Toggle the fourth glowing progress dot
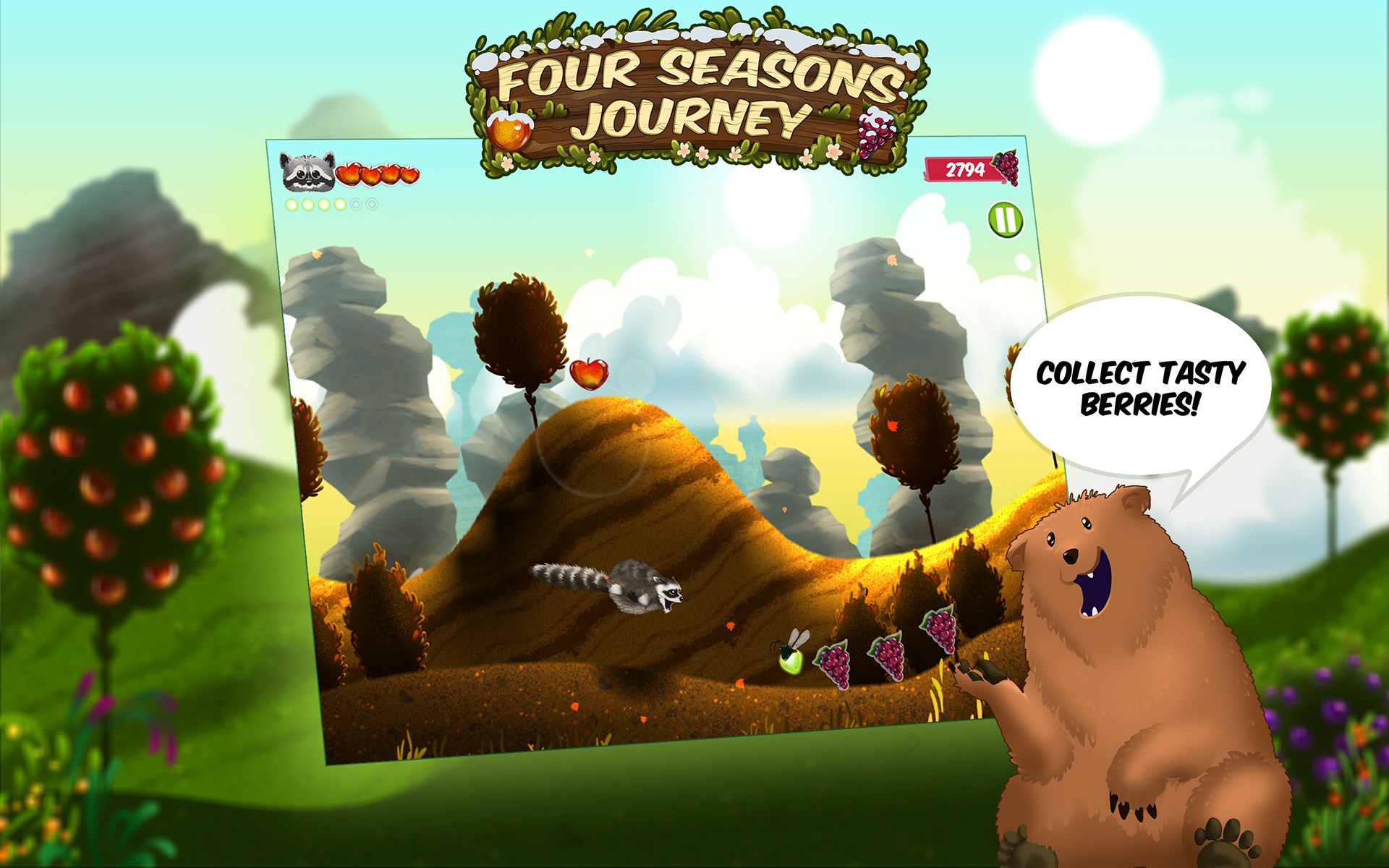 (x=339, y=204)
